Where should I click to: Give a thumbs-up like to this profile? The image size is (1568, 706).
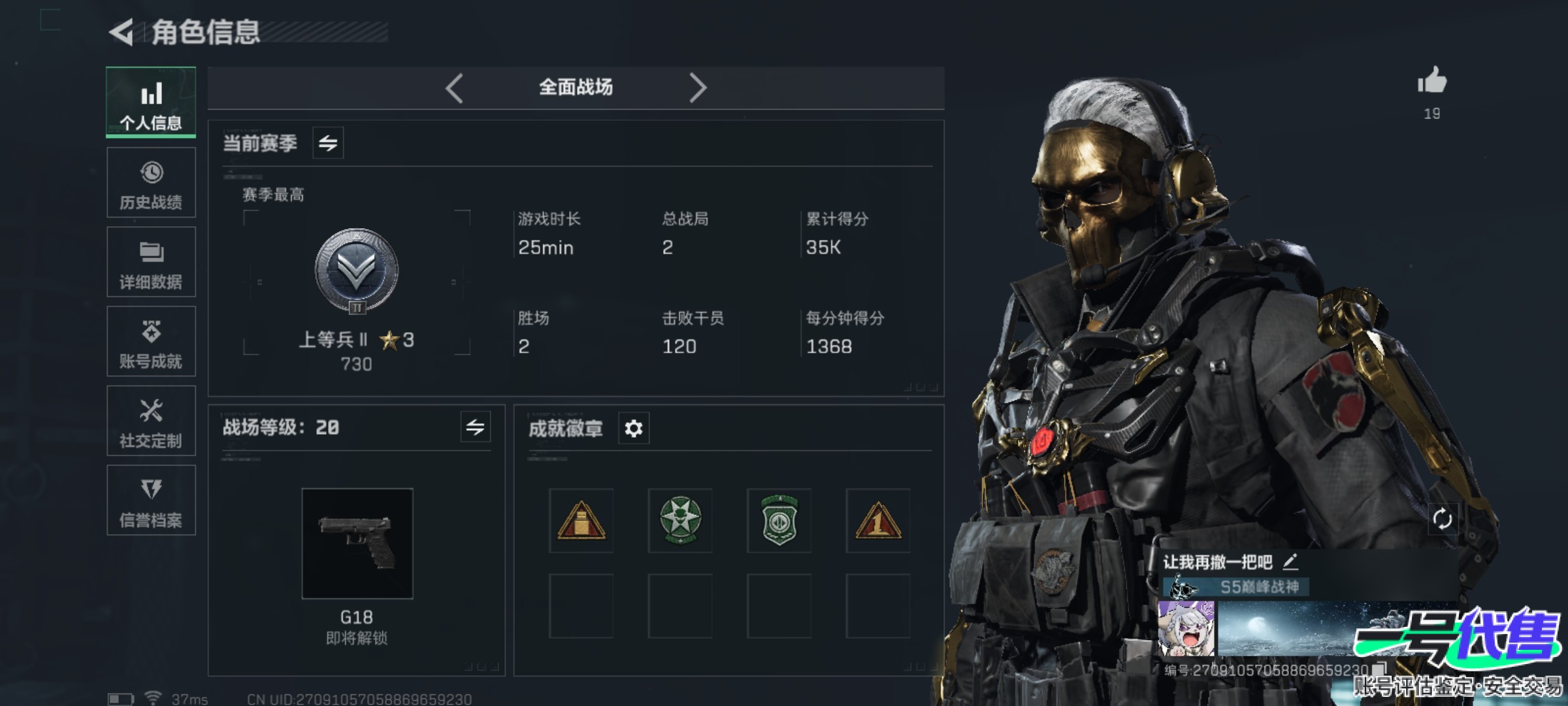click(x=1432, y=82)
